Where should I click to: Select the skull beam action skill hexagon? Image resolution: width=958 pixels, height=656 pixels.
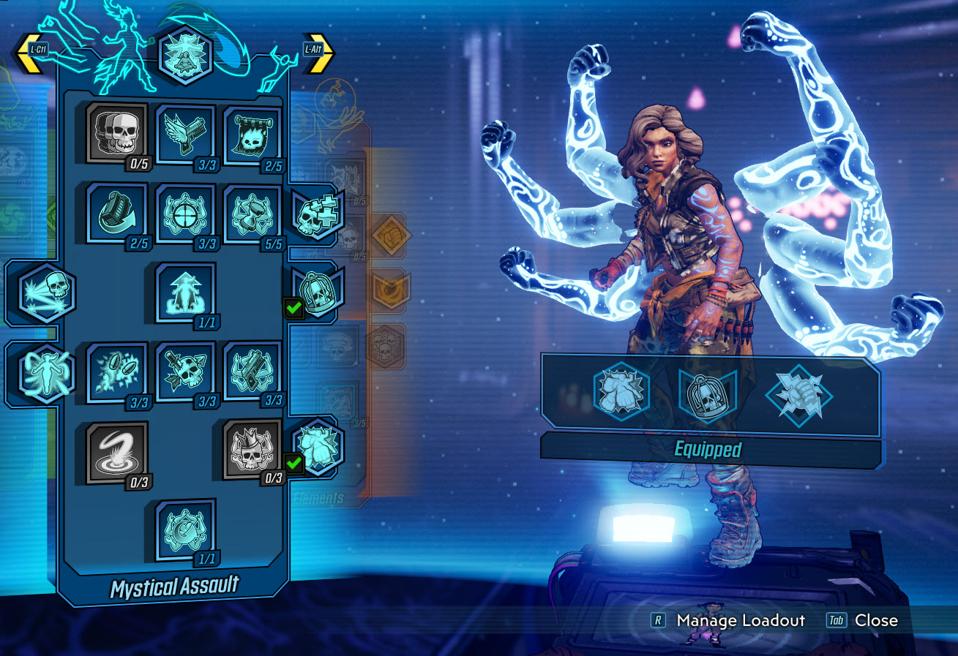pyautogui.click(x=45, y=293)
